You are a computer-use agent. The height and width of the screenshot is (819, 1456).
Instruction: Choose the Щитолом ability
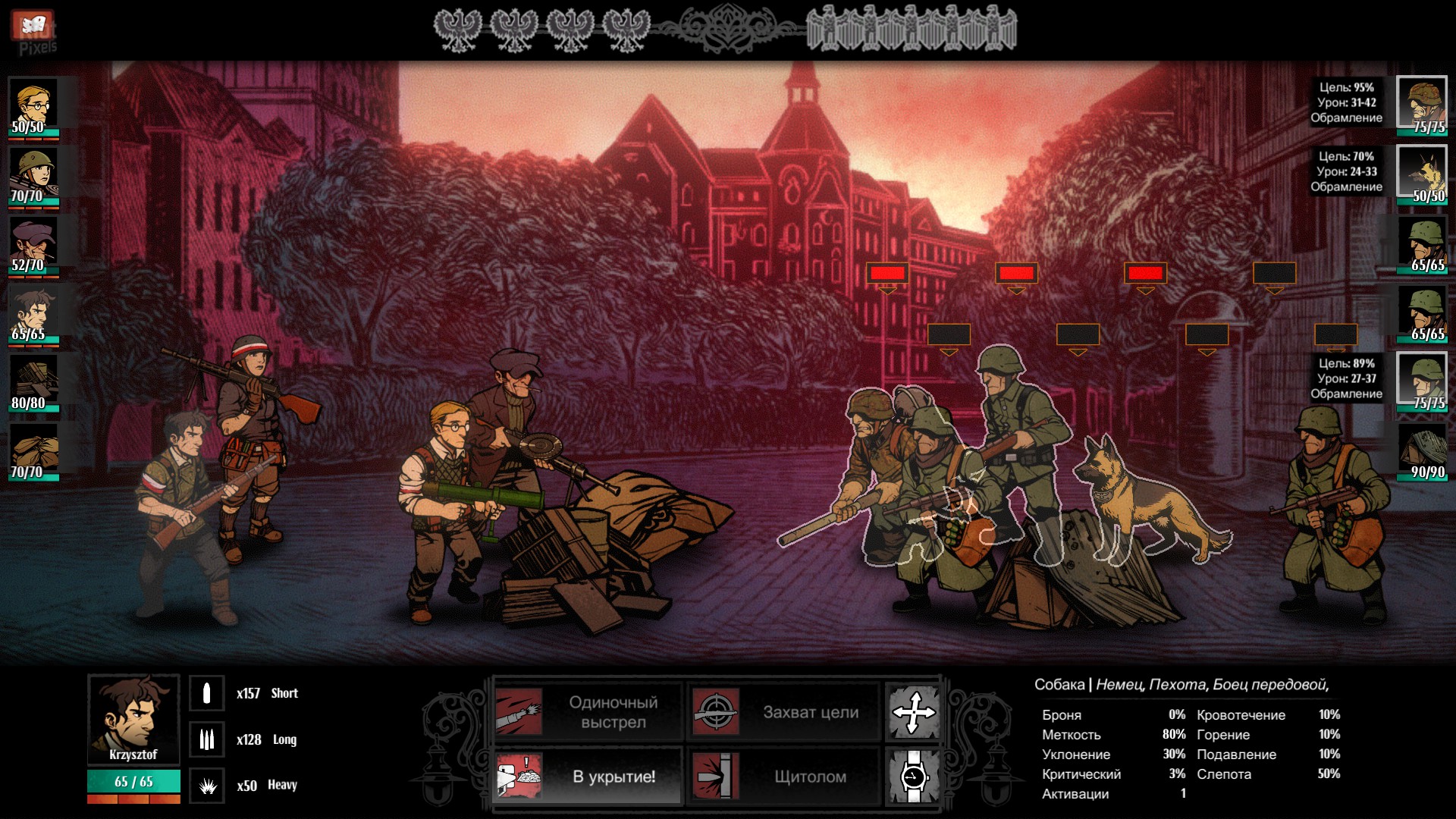(x=784, y=777)
